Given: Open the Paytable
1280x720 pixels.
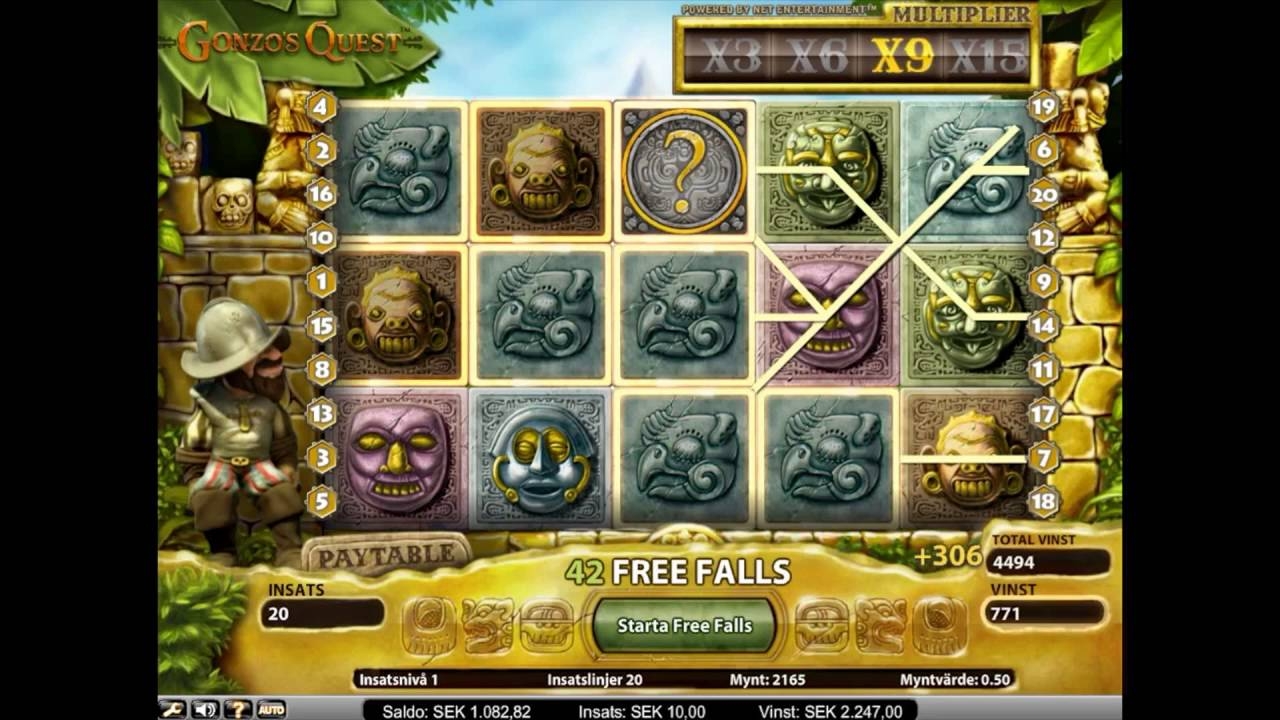Looking at the screenshot, I should pos(378,553).
